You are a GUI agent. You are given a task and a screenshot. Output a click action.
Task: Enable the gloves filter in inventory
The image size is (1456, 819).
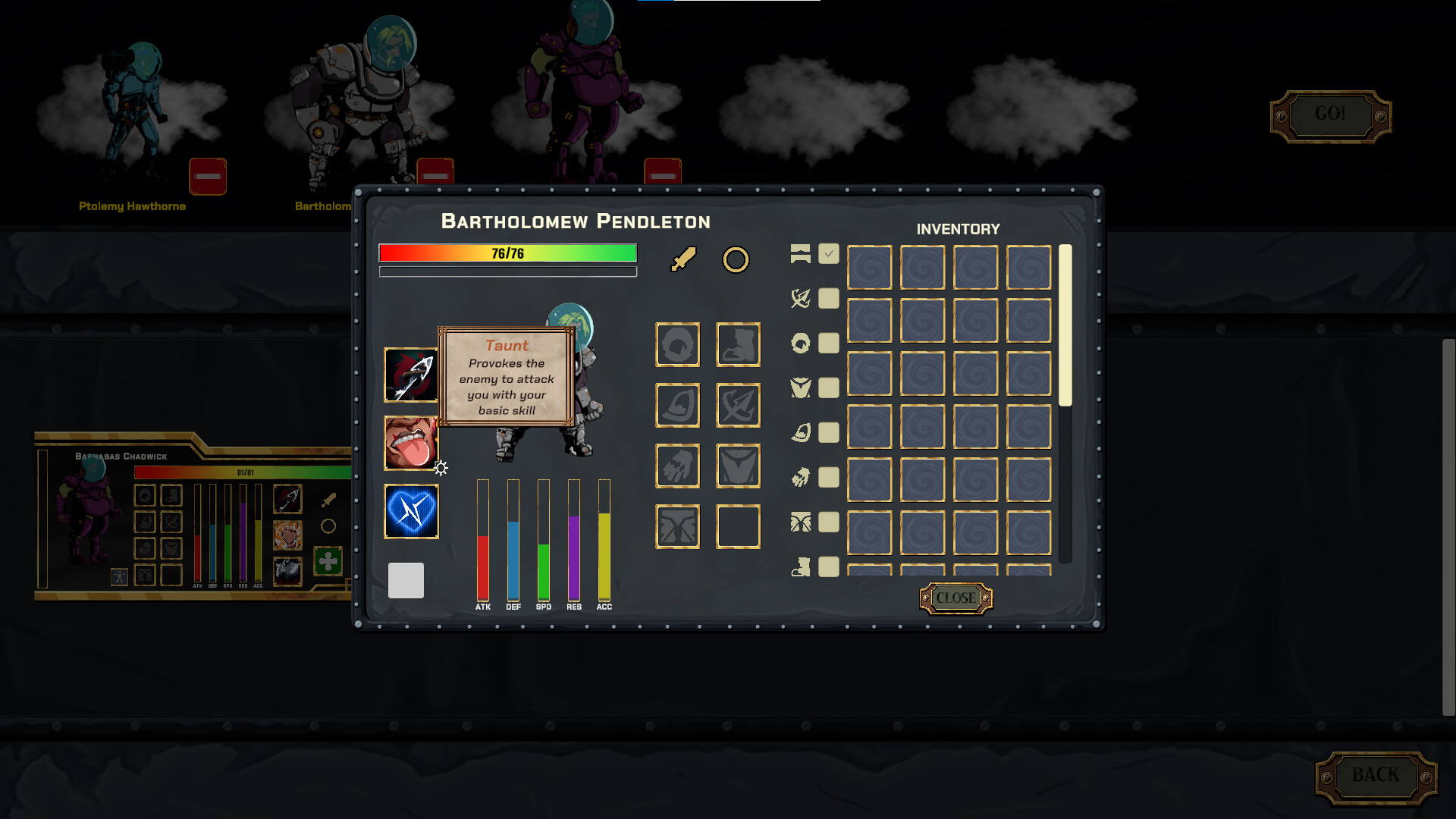click(829, 478)
